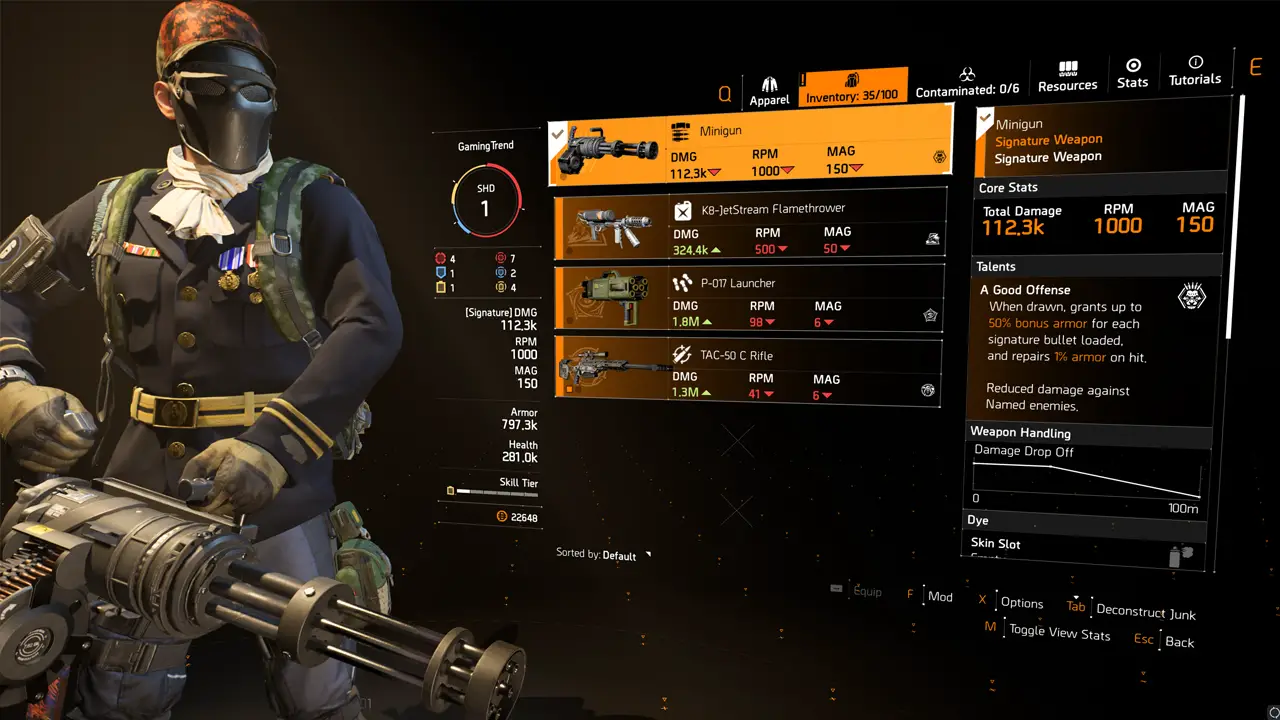Switch to the Apparel tab

(x=769, y=91)
